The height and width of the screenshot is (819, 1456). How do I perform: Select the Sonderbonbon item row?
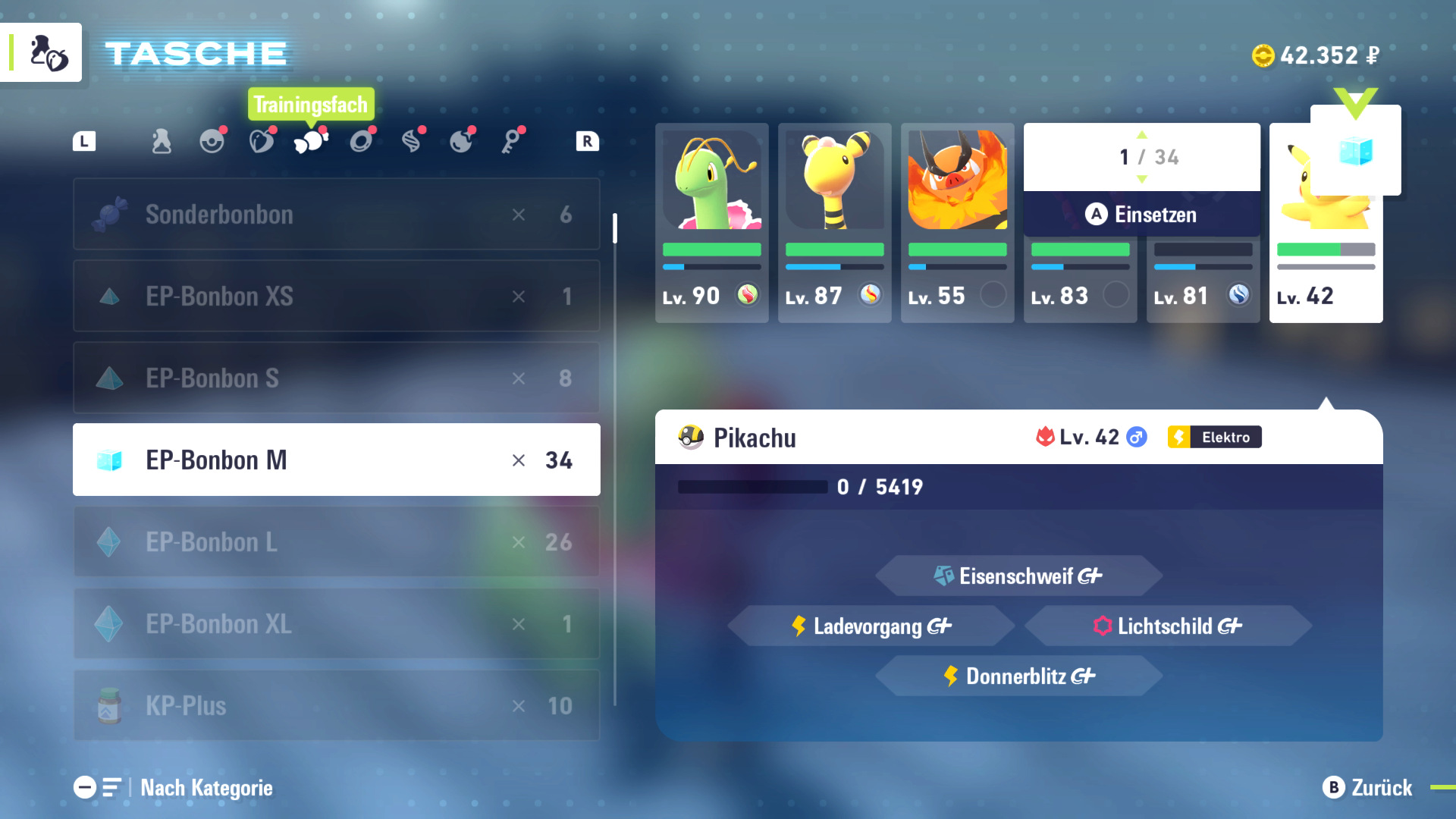(x=336, y=215)
